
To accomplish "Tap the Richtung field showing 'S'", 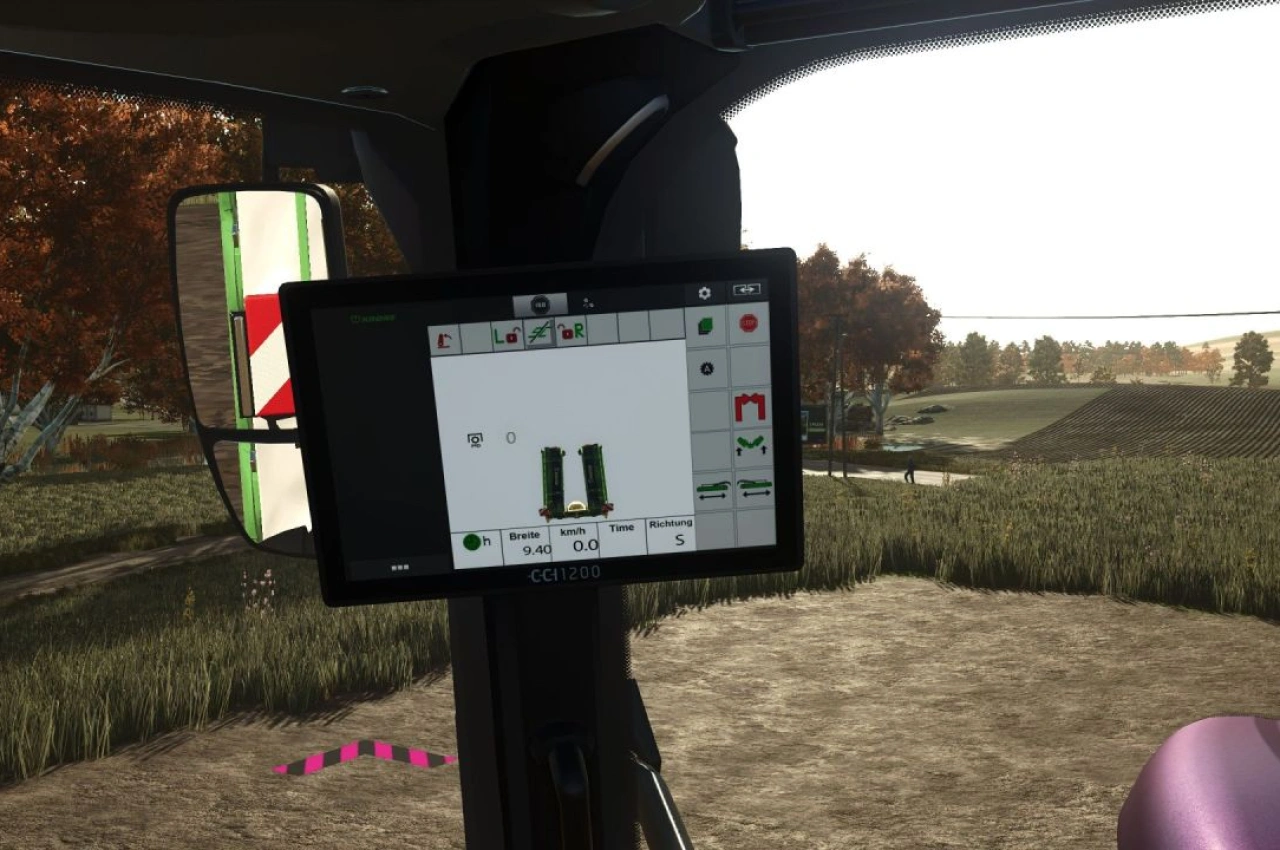I will point(670,539).
